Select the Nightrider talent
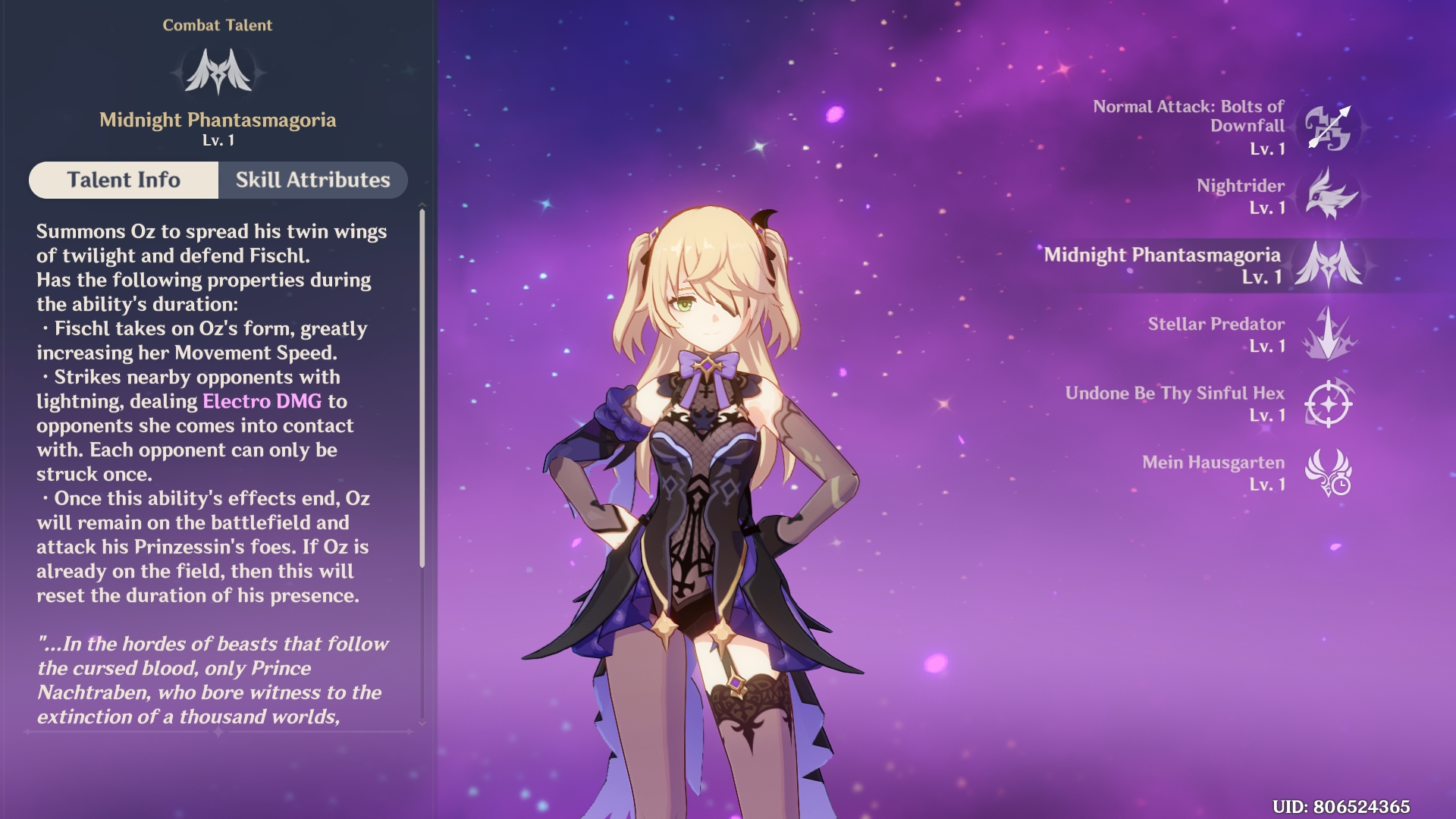The height and width of the screenshot is (819, 1456). click(1329, 196)
